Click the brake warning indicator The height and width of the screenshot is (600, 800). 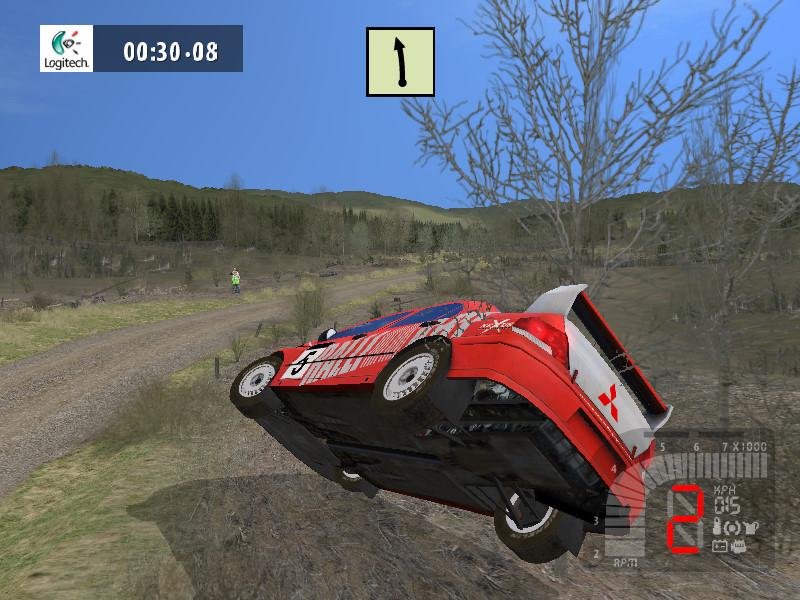[733, 526]
